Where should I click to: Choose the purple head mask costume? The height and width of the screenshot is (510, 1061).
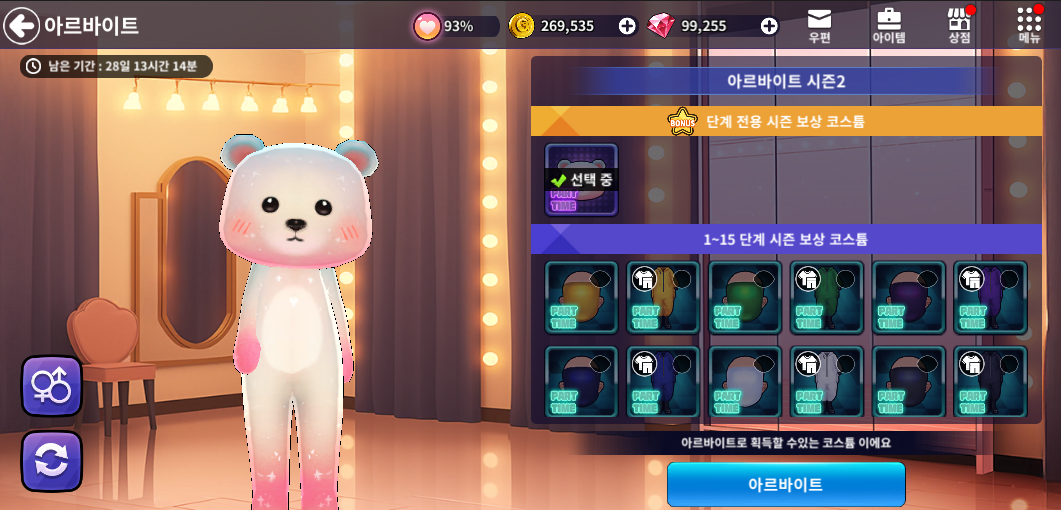[909, 297]
